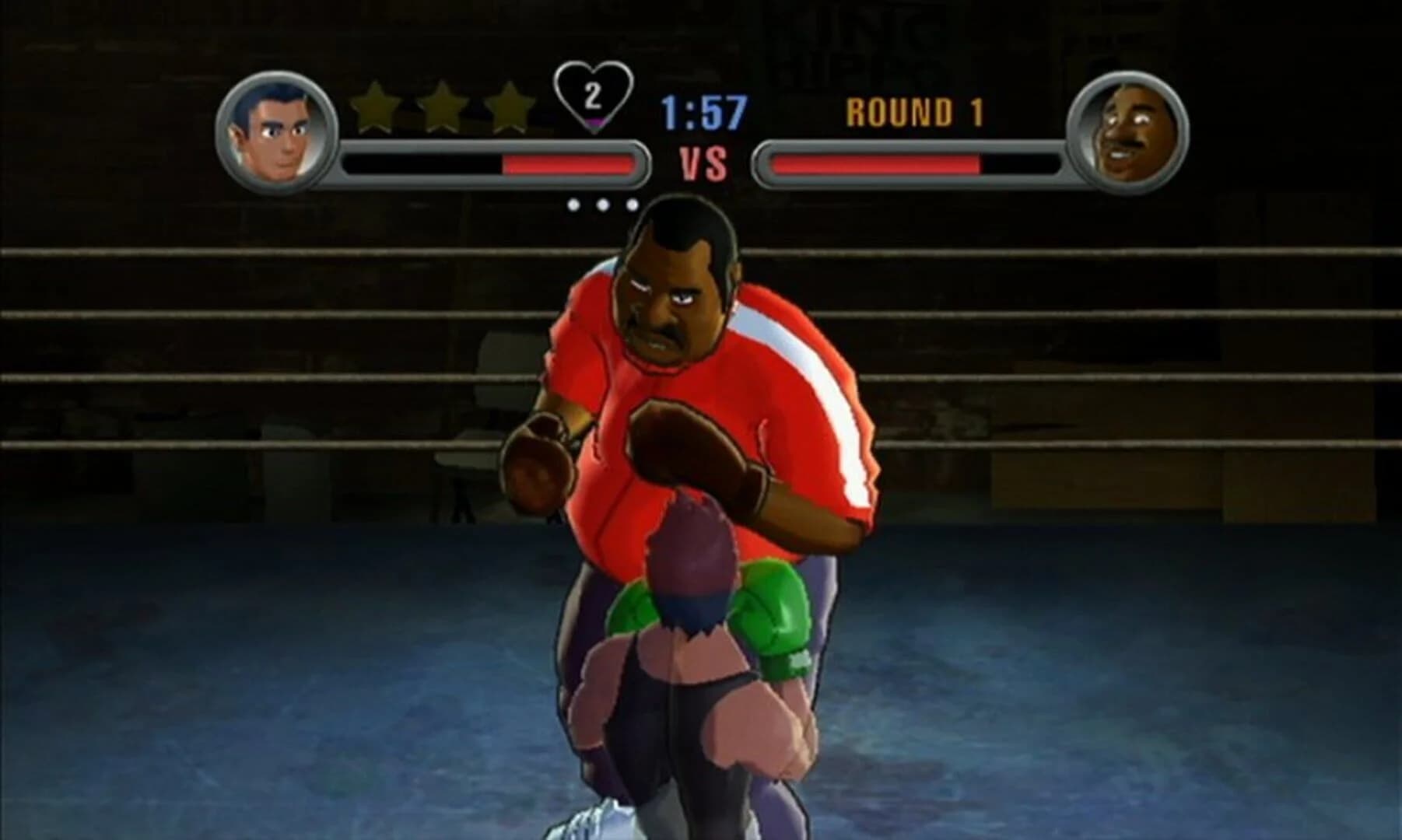Toggle the leftmost white dot indicator

(x=575, y=206)
